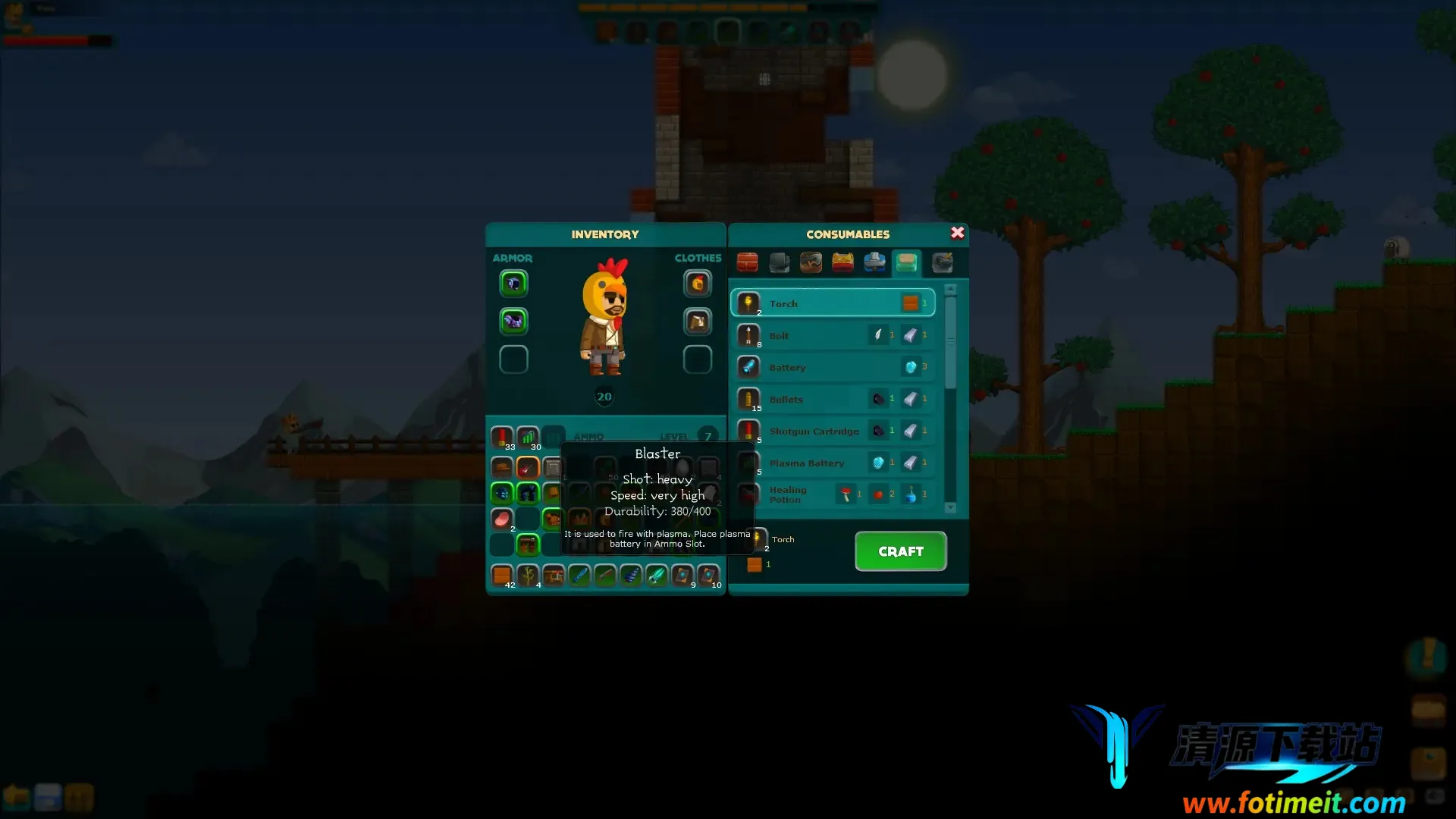
Task: Close the crafting window
Action: (958, 233)
